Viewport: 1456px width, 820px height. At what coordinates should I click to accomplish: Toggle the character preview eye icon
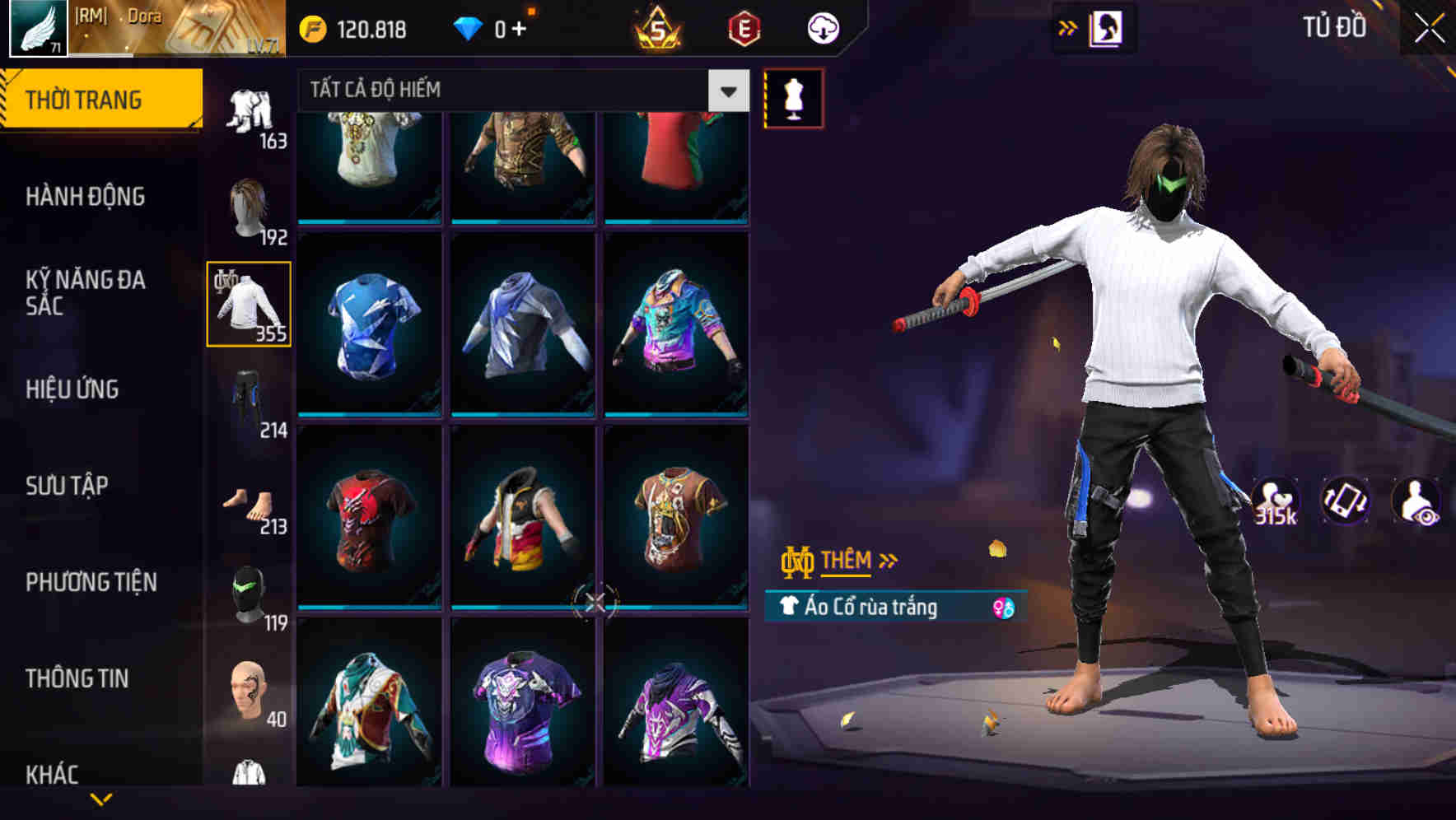(x=1415, y=501)
